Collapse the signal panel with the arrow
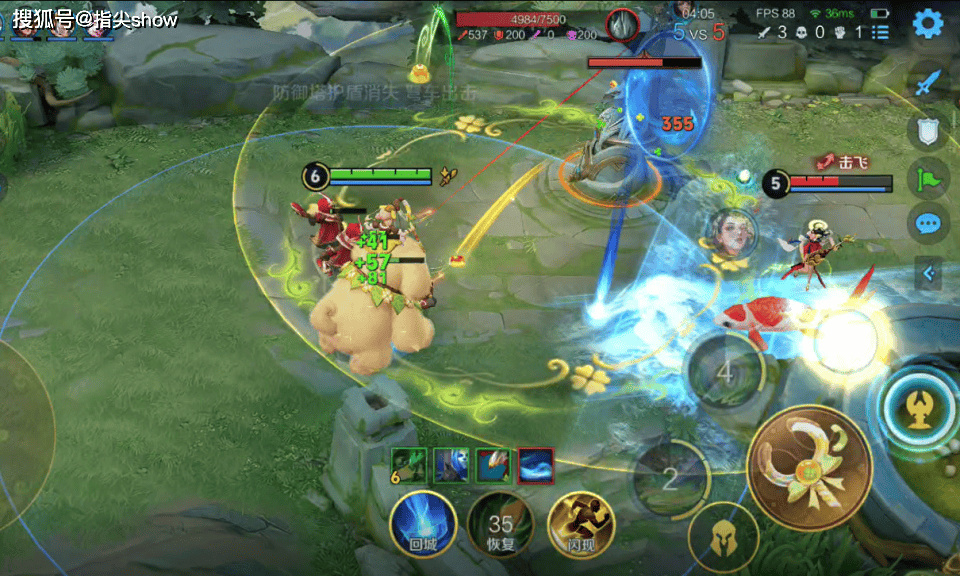Viewport: 960px width, 576px height. point(928,273)
